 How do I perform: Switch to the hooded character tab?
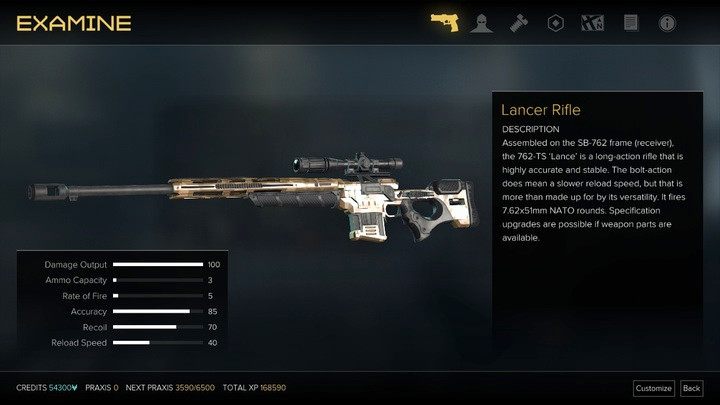[481, 22]
